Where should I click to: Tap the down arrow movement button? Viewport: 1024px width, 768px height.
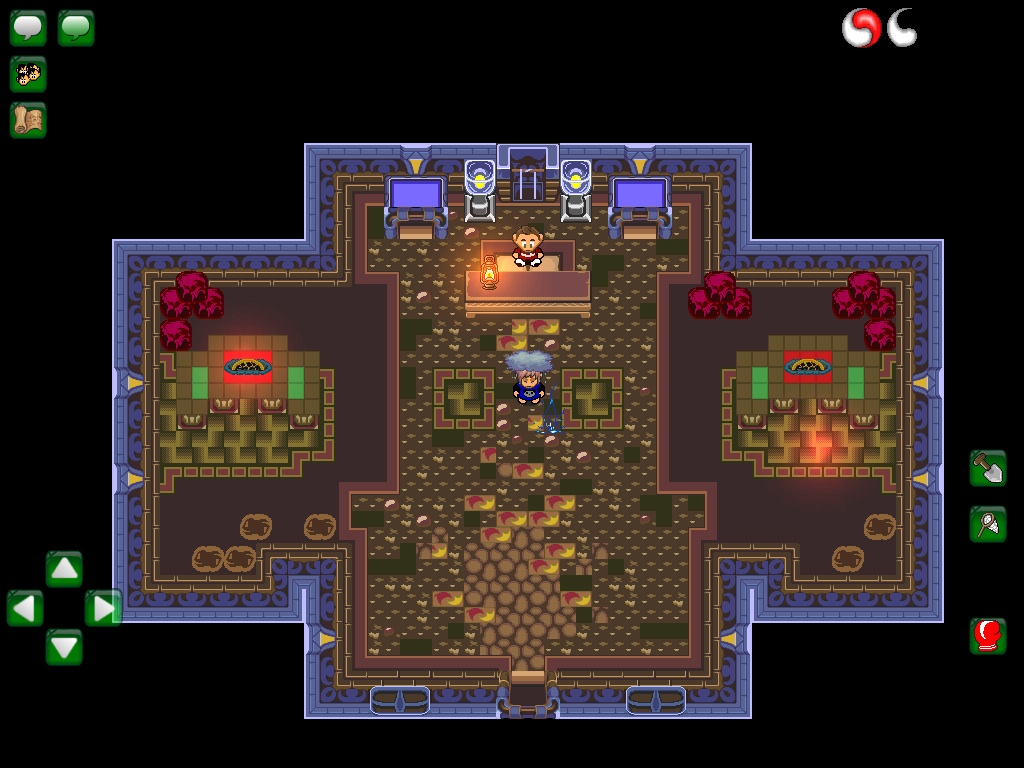(x=64, y=647)
